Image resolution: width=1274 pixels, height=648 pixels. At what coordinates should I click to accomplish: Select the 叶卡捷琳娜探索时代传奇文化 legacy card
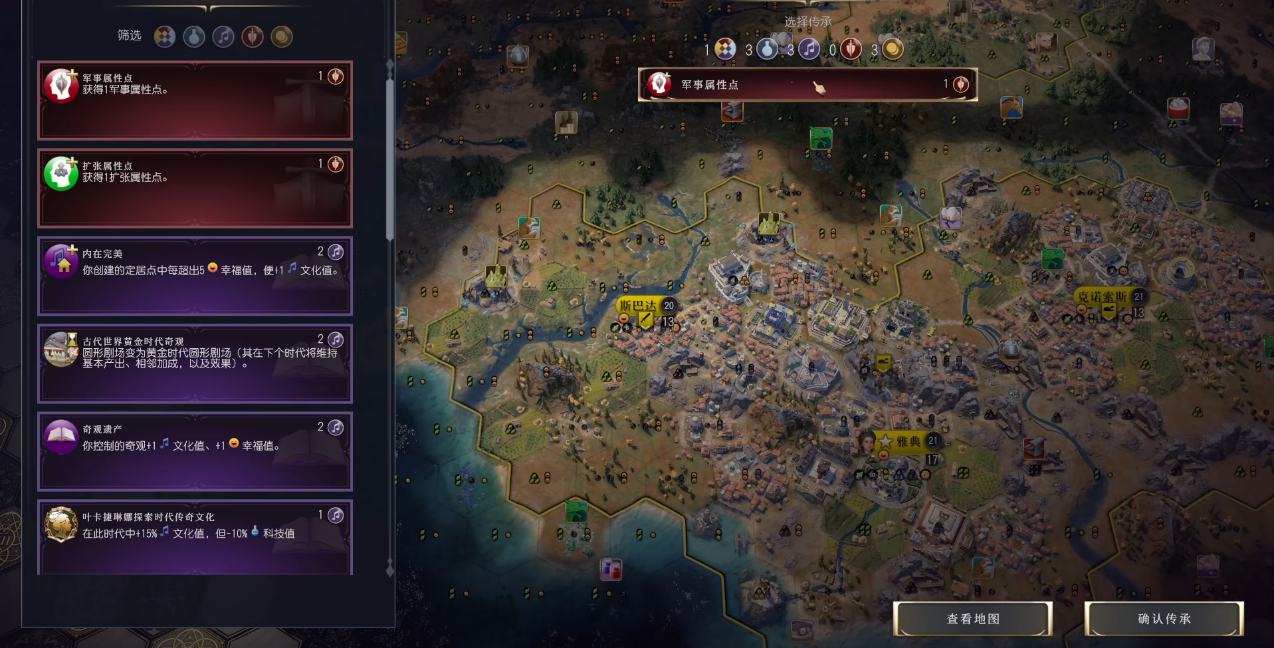(x=195, y=537)
